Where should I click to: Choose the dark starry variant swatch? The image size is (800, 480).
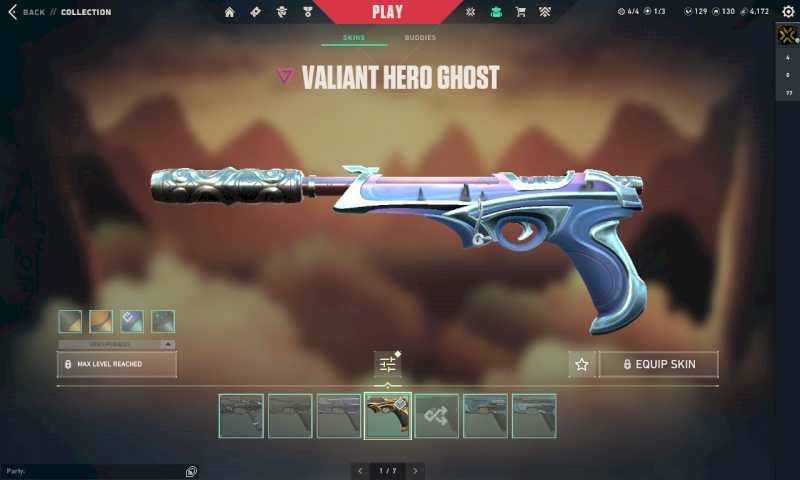pyautogui.click(x=163, y=321)
